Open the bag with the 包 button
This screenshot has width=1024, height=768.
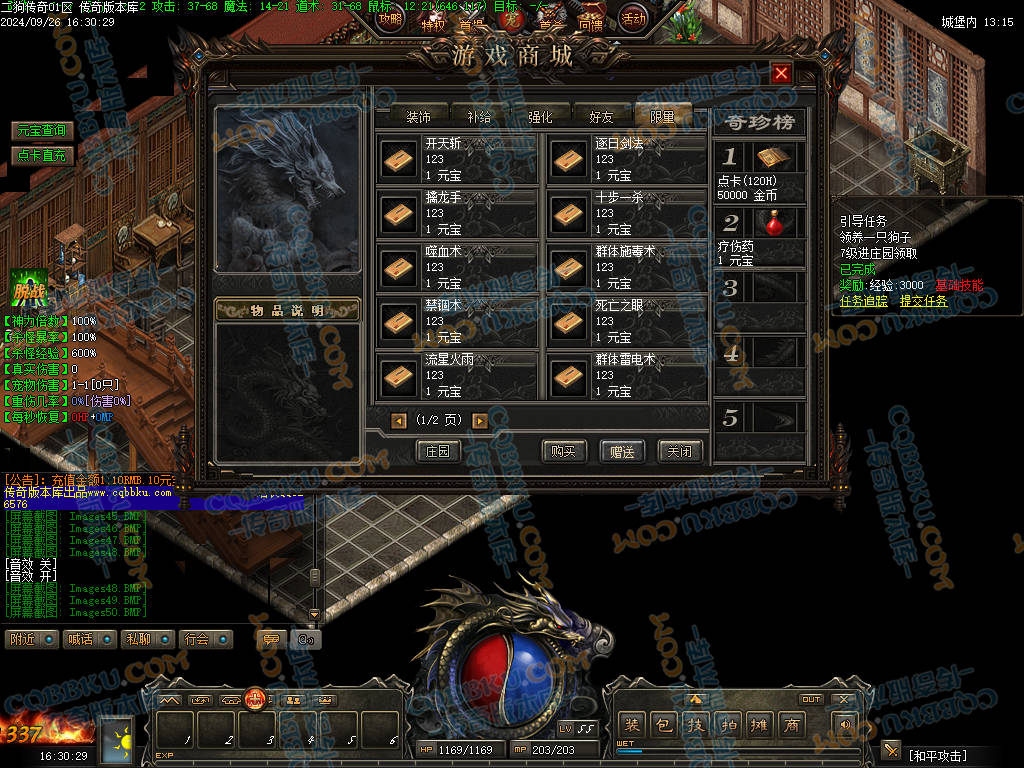[x=663, y=725]
